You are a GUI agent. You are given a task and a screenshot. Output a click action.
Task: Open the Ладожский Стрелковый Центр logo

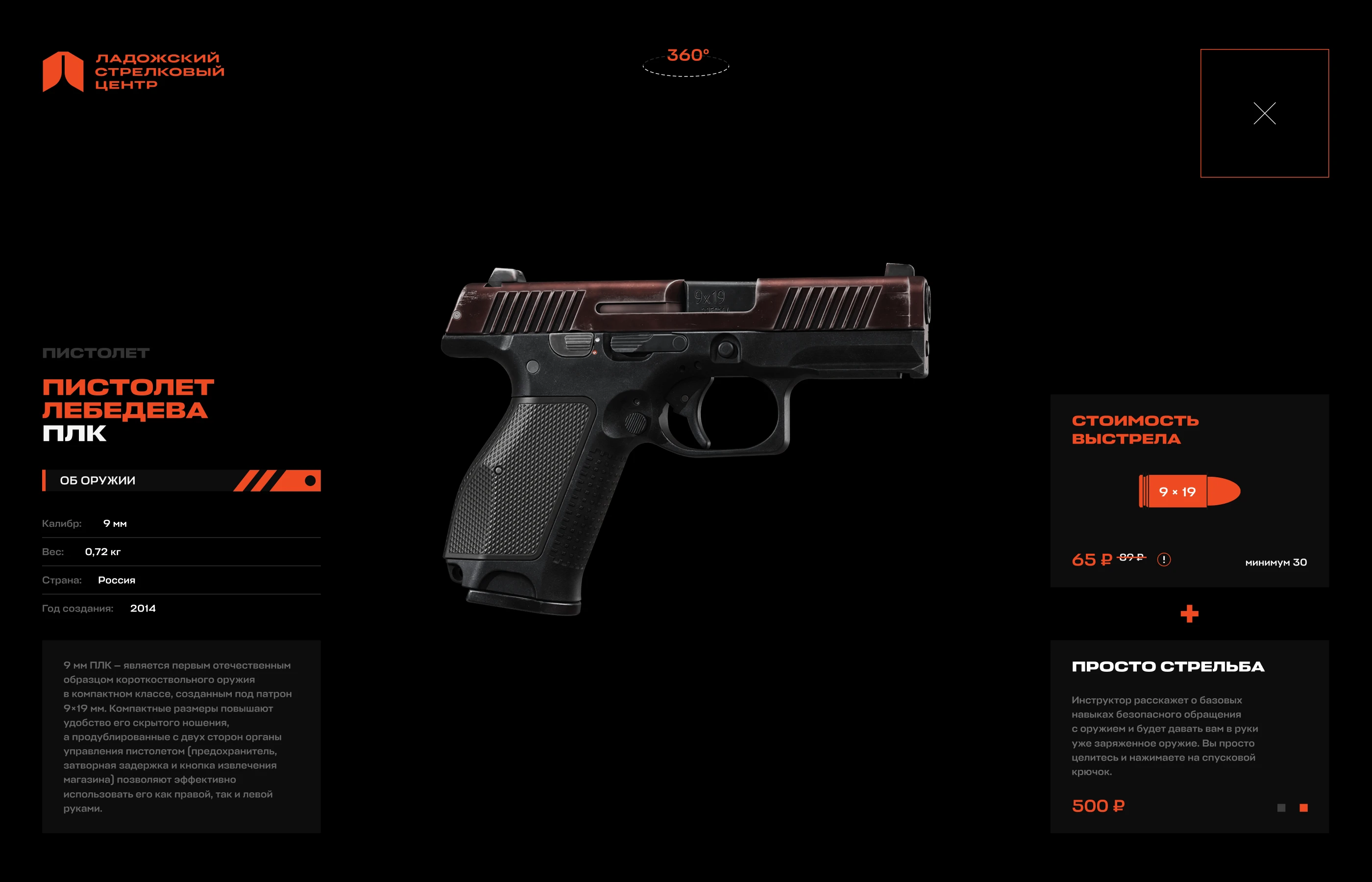pyautogui.click(x=133, y=72)
